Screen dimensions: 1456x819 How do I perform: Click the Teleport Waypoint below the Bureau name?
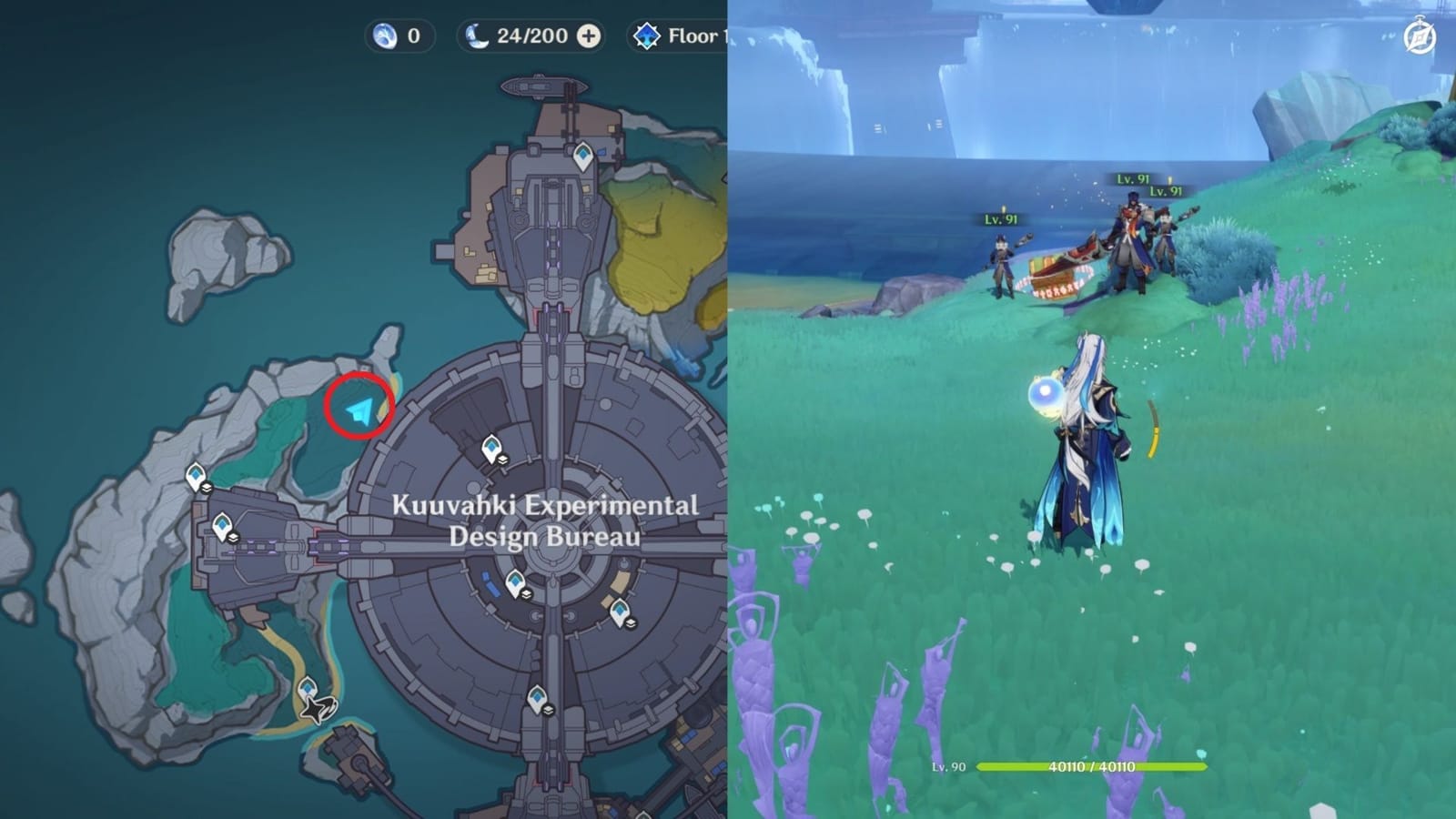[516, 579]
